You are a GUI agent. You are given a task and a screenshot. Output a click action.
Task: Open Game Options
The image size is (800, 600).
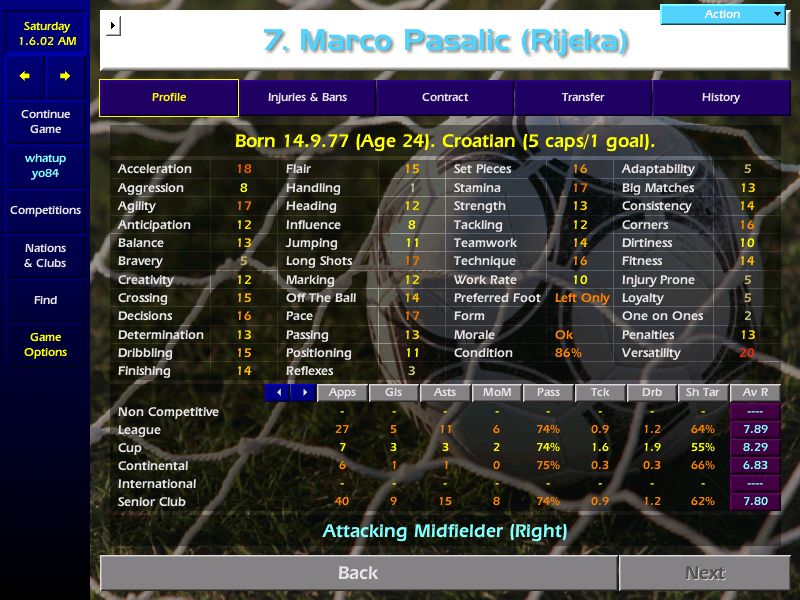click(46, 344)
